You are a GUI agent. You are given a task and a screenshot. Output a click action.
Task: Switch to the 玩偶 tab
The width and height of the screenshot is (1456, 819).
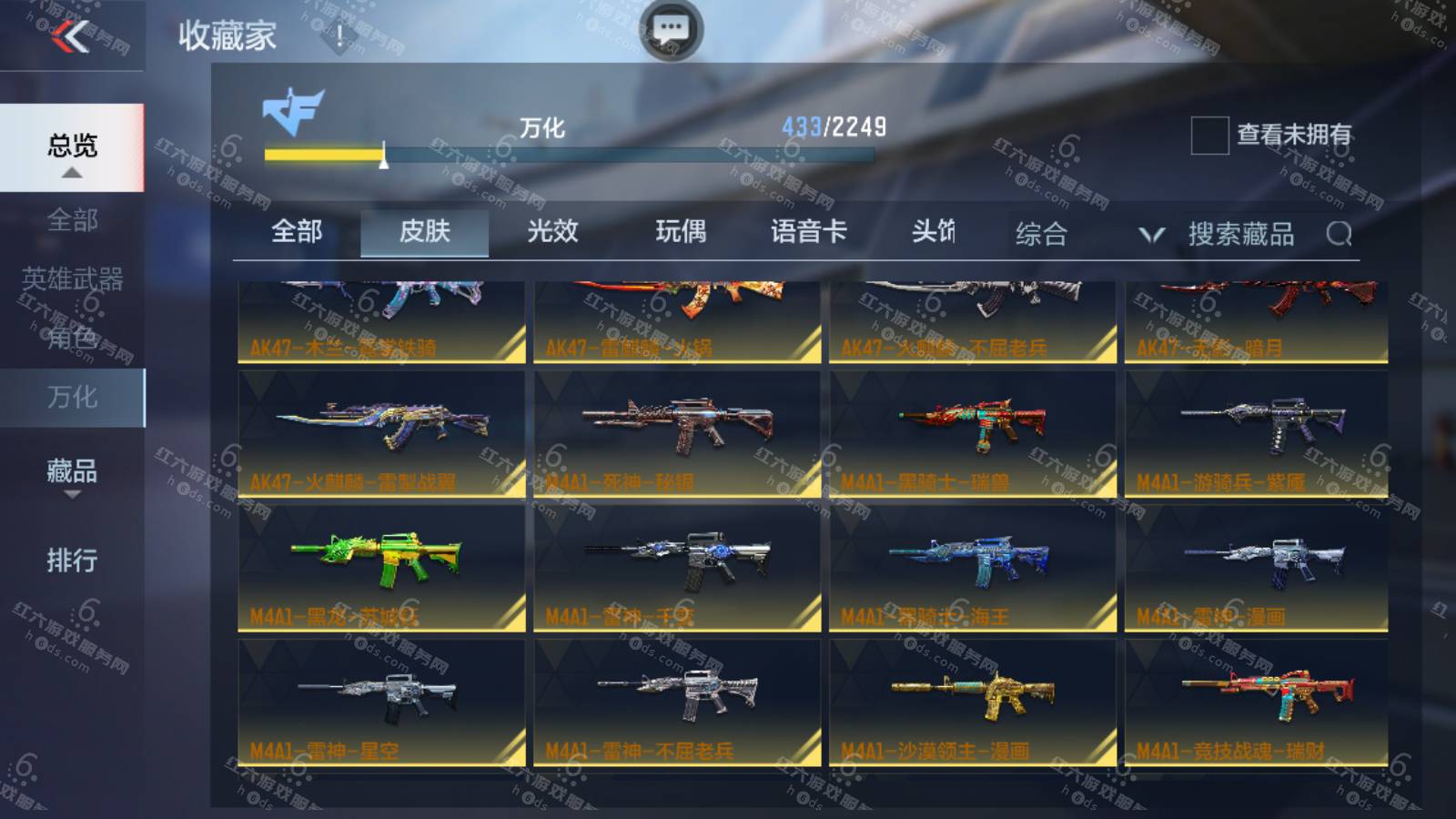point(681,232)
